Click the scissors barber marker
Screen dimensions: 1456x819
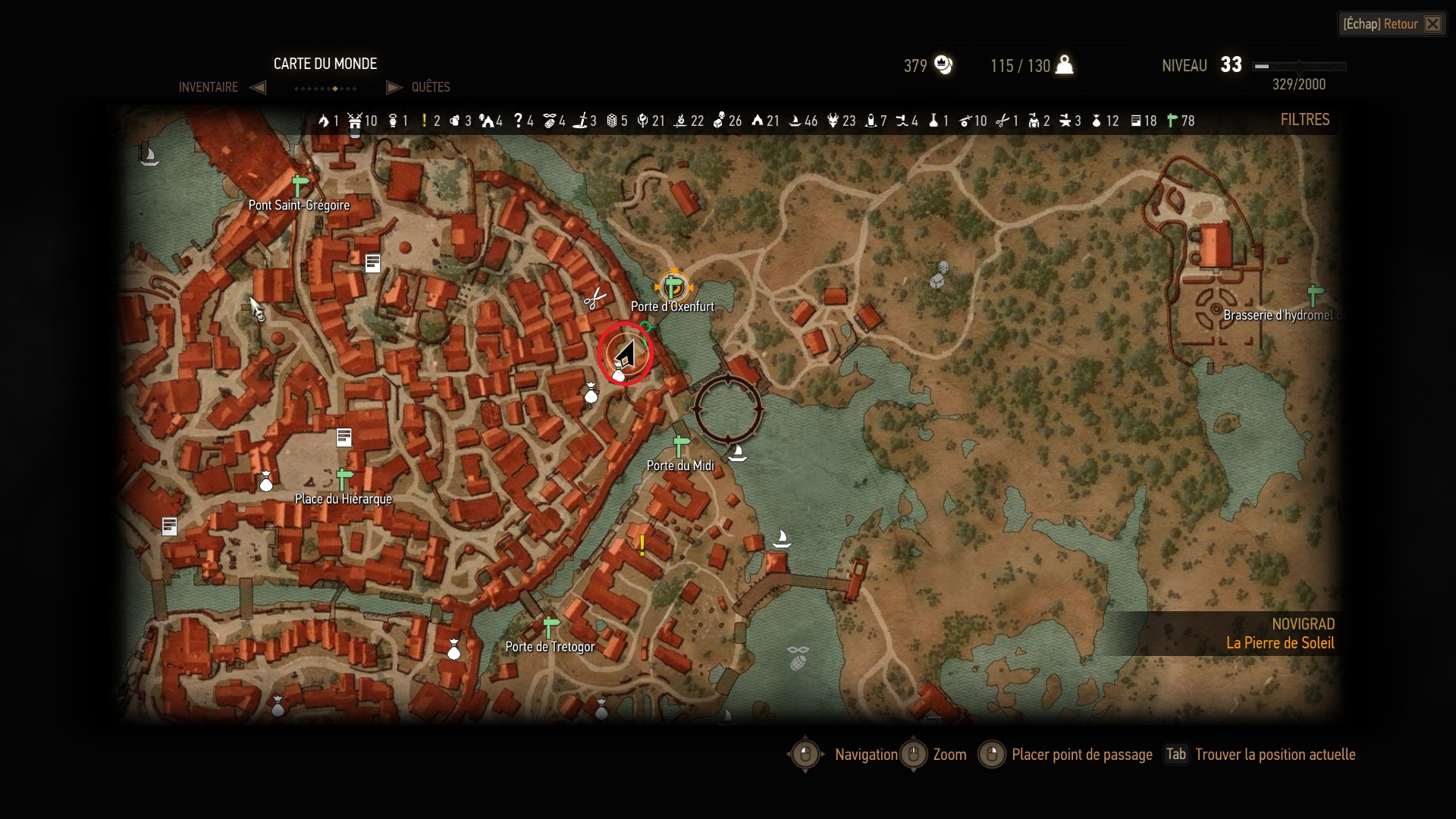595,299
